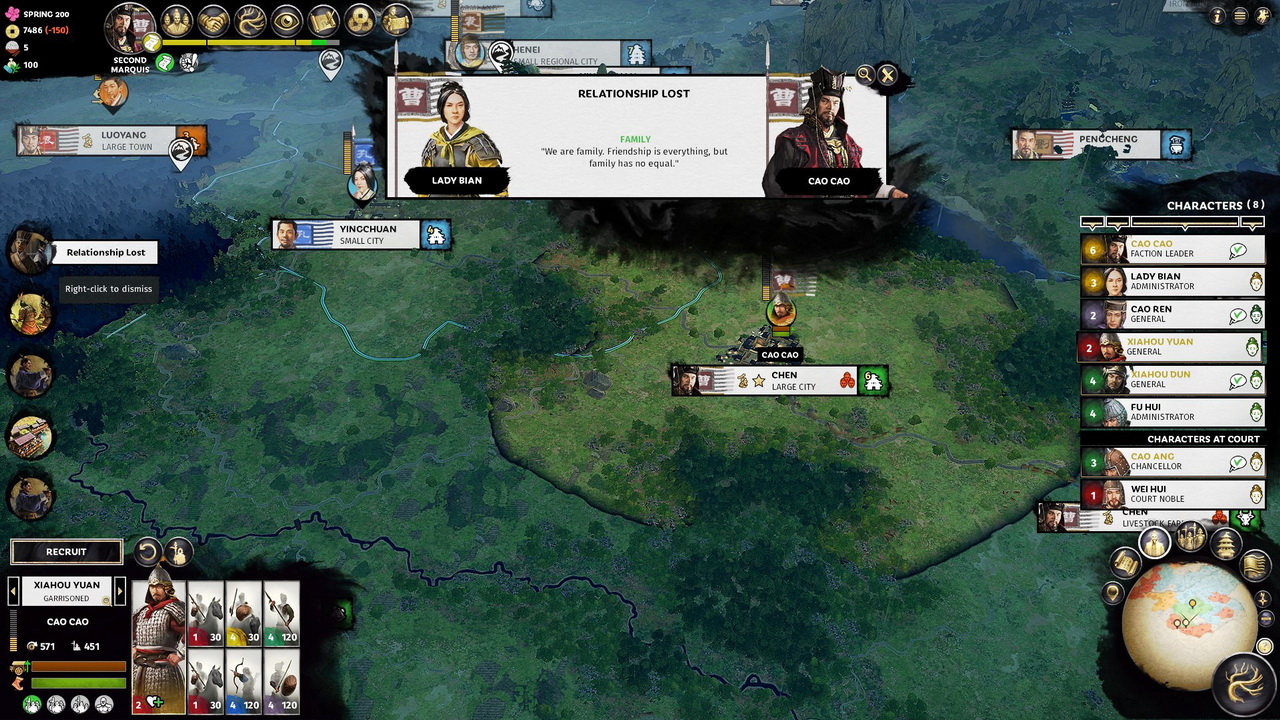
Task: Open the golden tree reforms icon in the top bar
Action: (x=250, y=21)
